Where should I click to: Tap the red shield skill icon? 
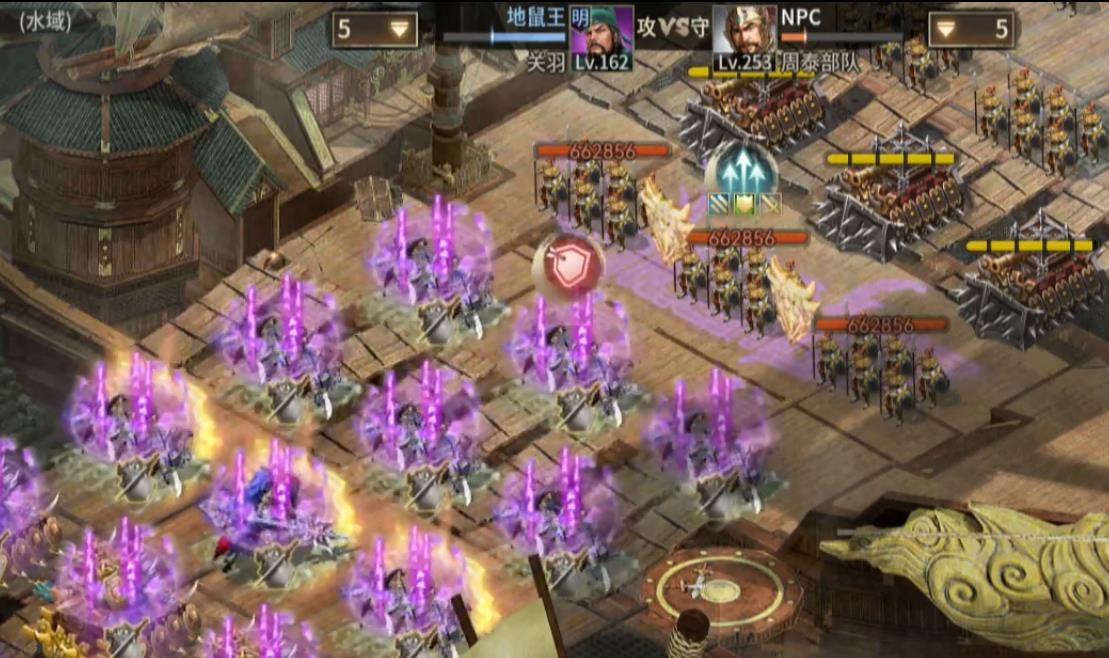[x=570, y=264]
